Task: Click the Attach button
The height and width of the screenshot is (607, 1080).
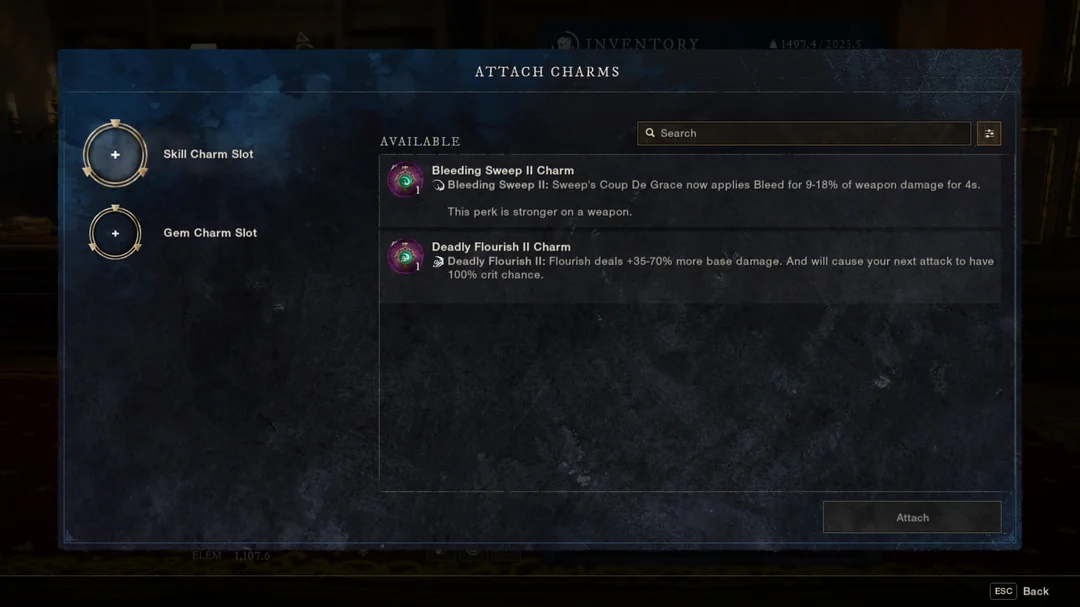Action: (x=912, y=518)
